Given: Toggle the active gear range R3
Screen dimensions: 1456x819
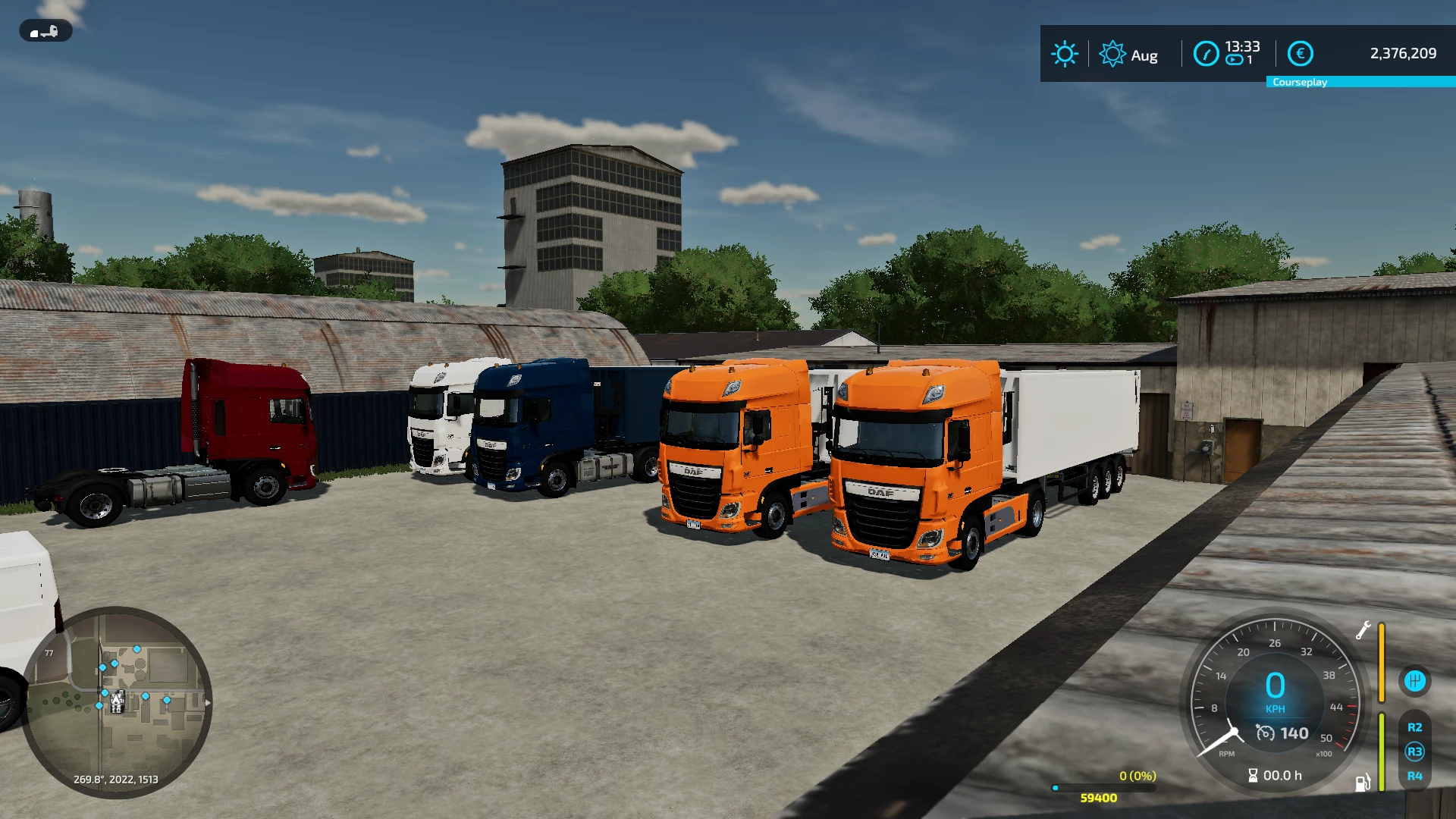Looking at the screenshot, I should 1415,751.
